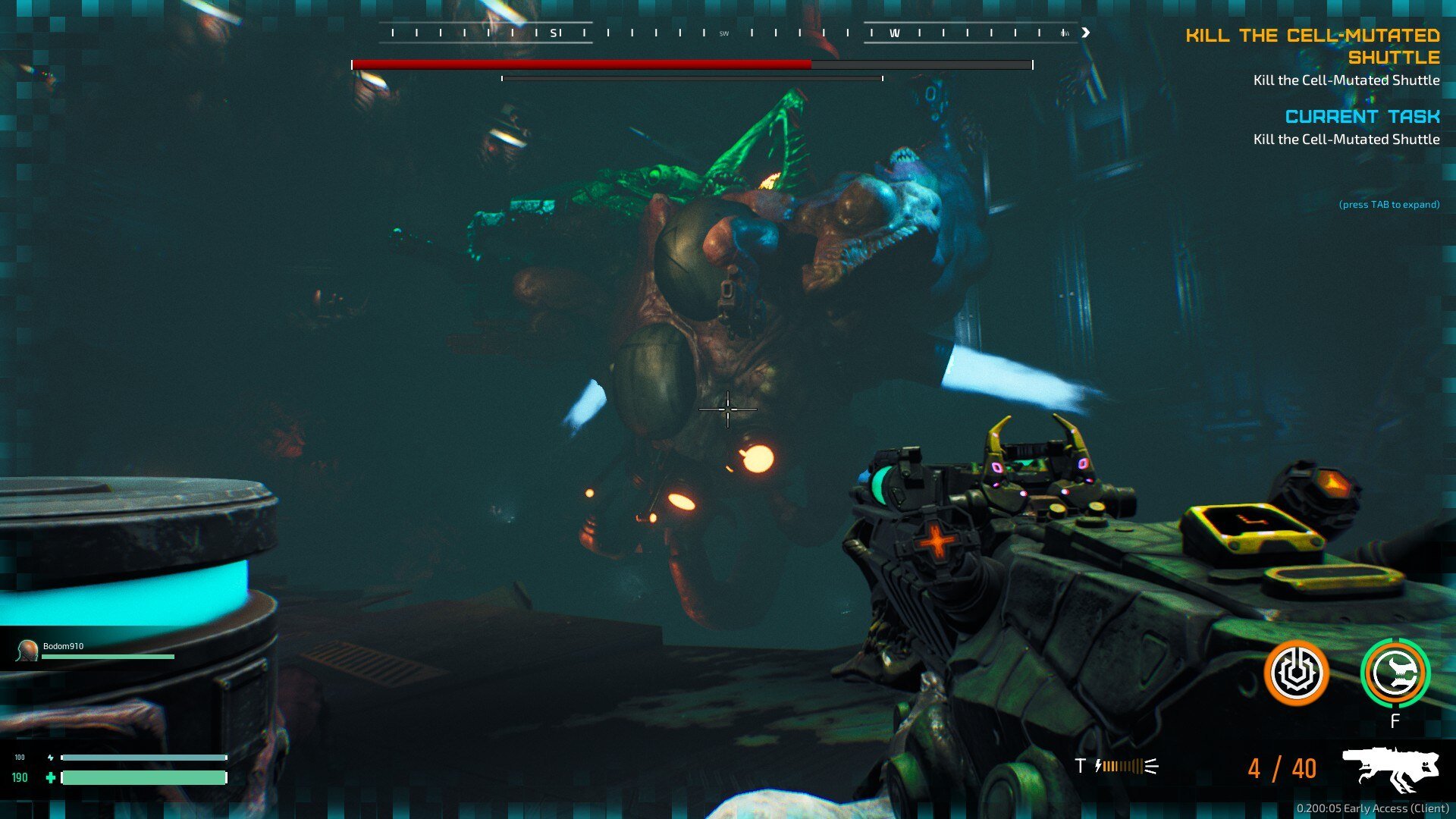Activate the green creature ability icon
The height and width of the screenshot is (819, 1456).
pos(1395,673)
